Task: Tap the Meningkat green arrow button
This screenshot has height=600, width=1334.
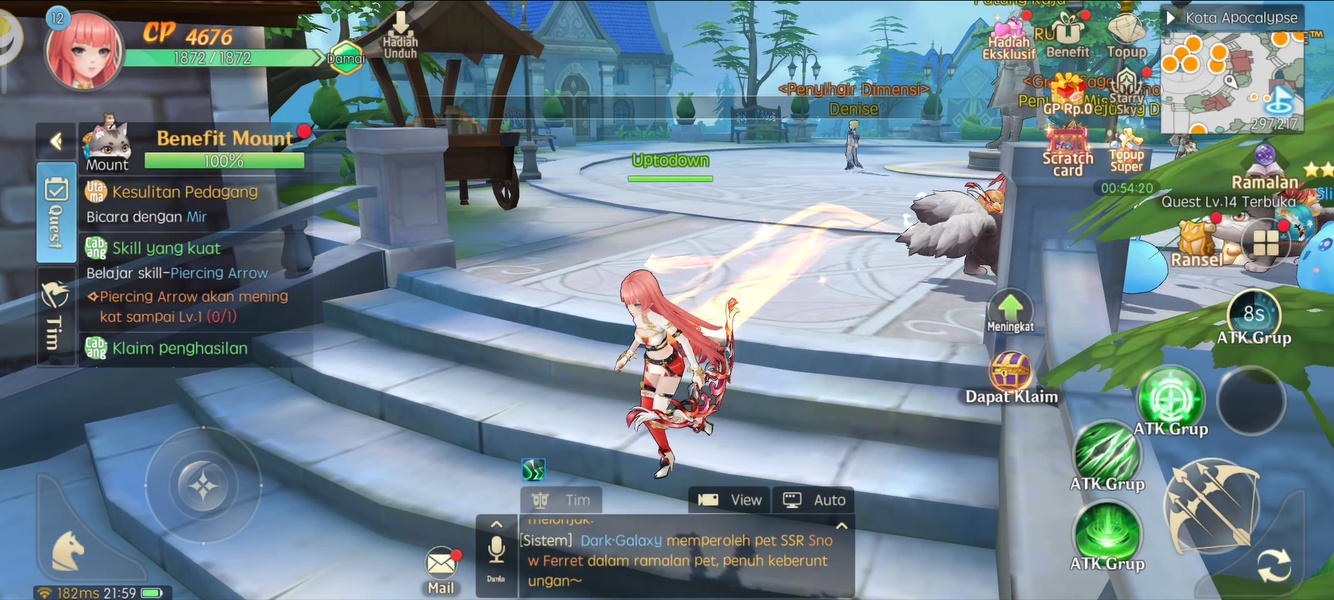Action: [1010, 308]
